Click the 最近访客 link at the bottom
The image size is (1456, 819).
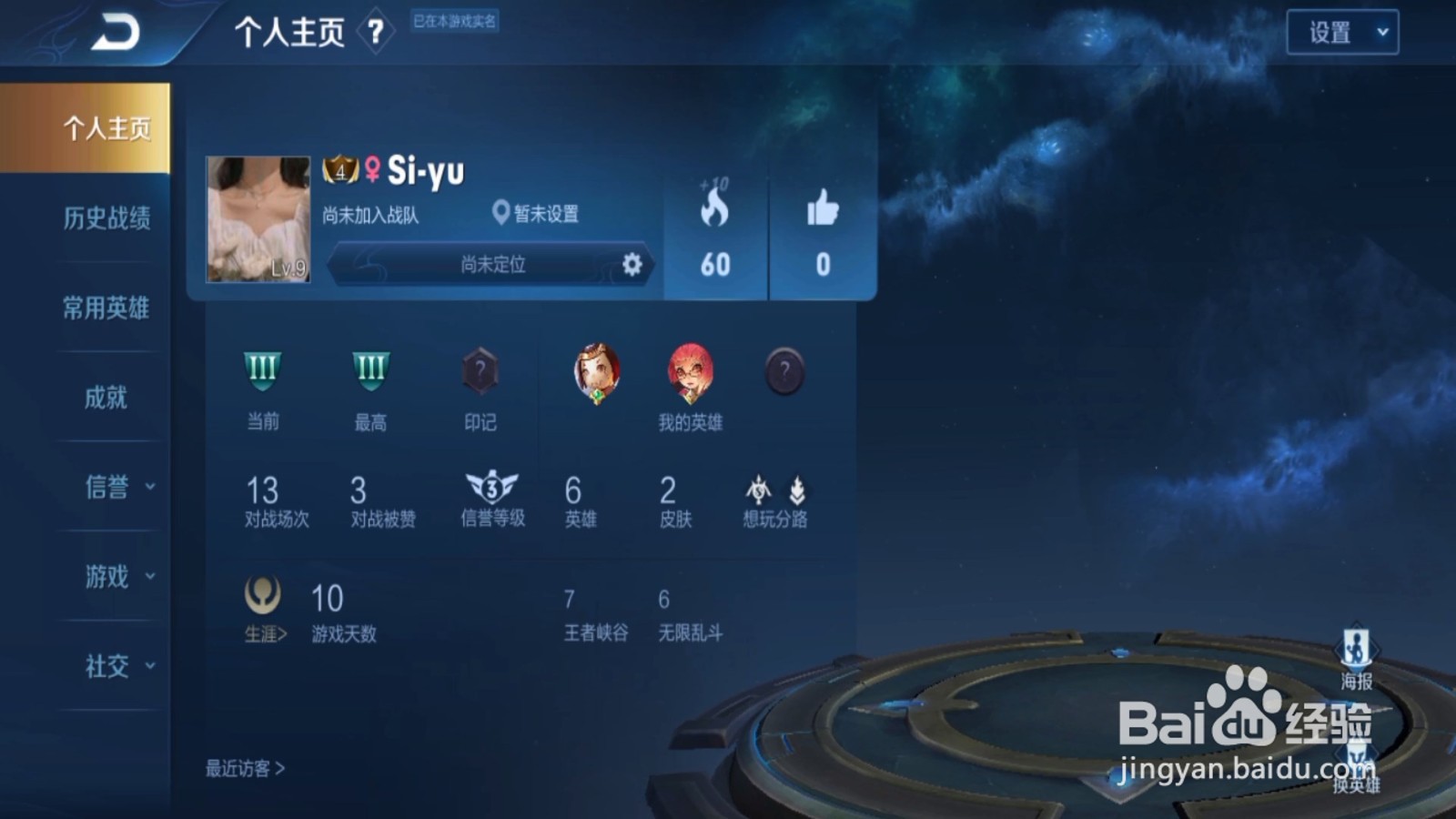point(242,769)
